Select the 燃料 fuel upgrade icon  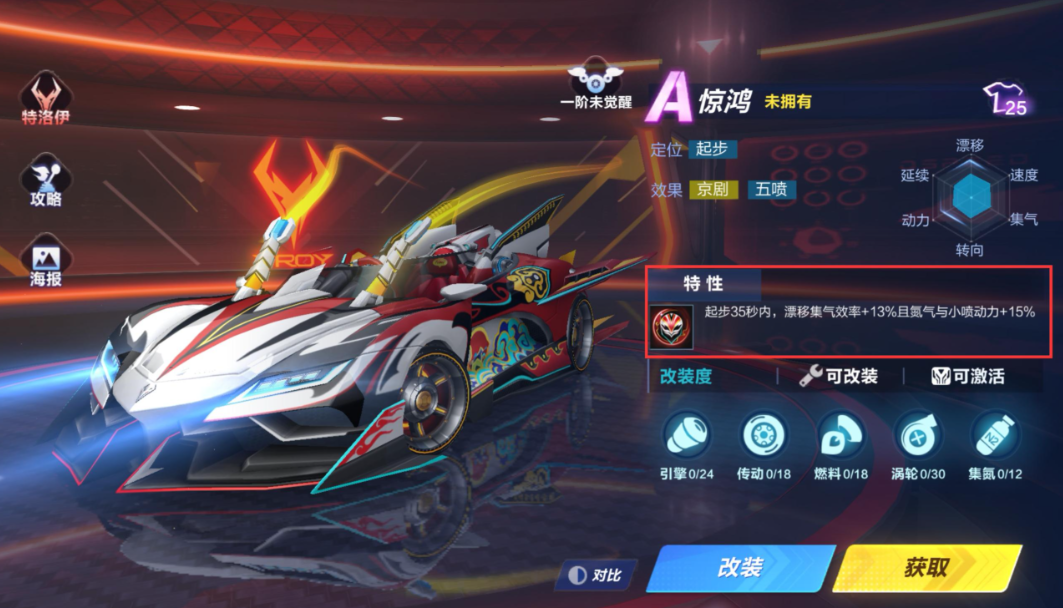[x=842, y=436]
